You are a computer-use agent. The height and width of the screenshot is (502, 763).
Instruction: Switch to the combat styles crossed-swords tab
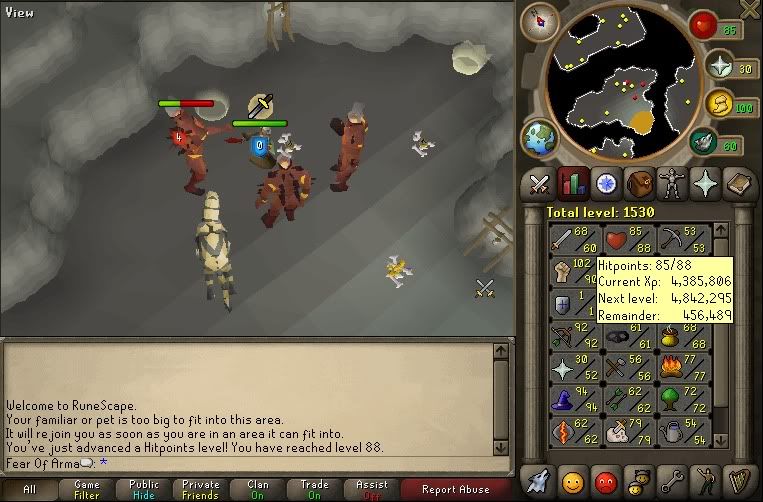point(540,184)
